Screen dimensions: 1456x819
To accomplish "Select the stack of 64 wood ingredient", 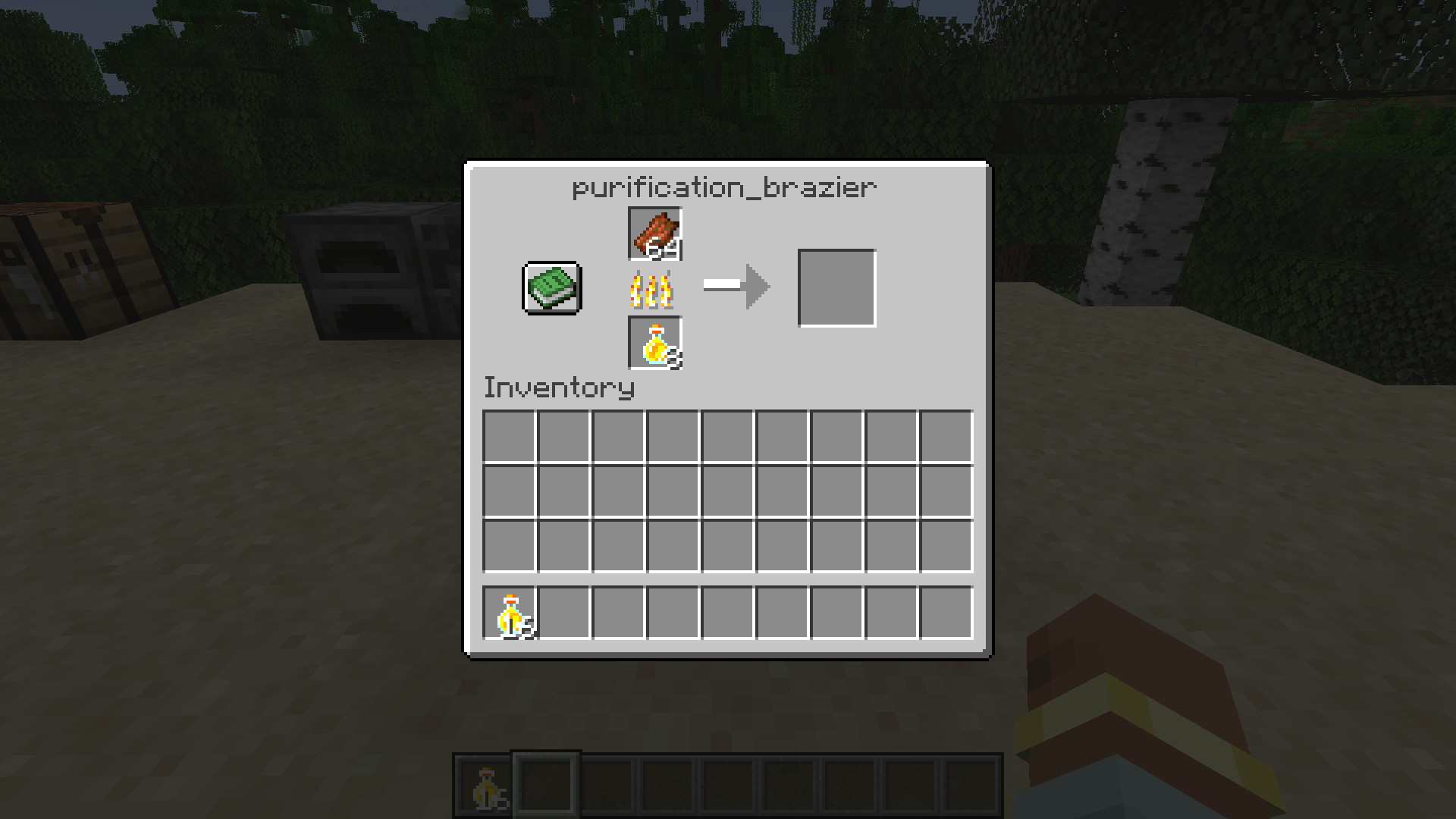I will tap(654, 235).
